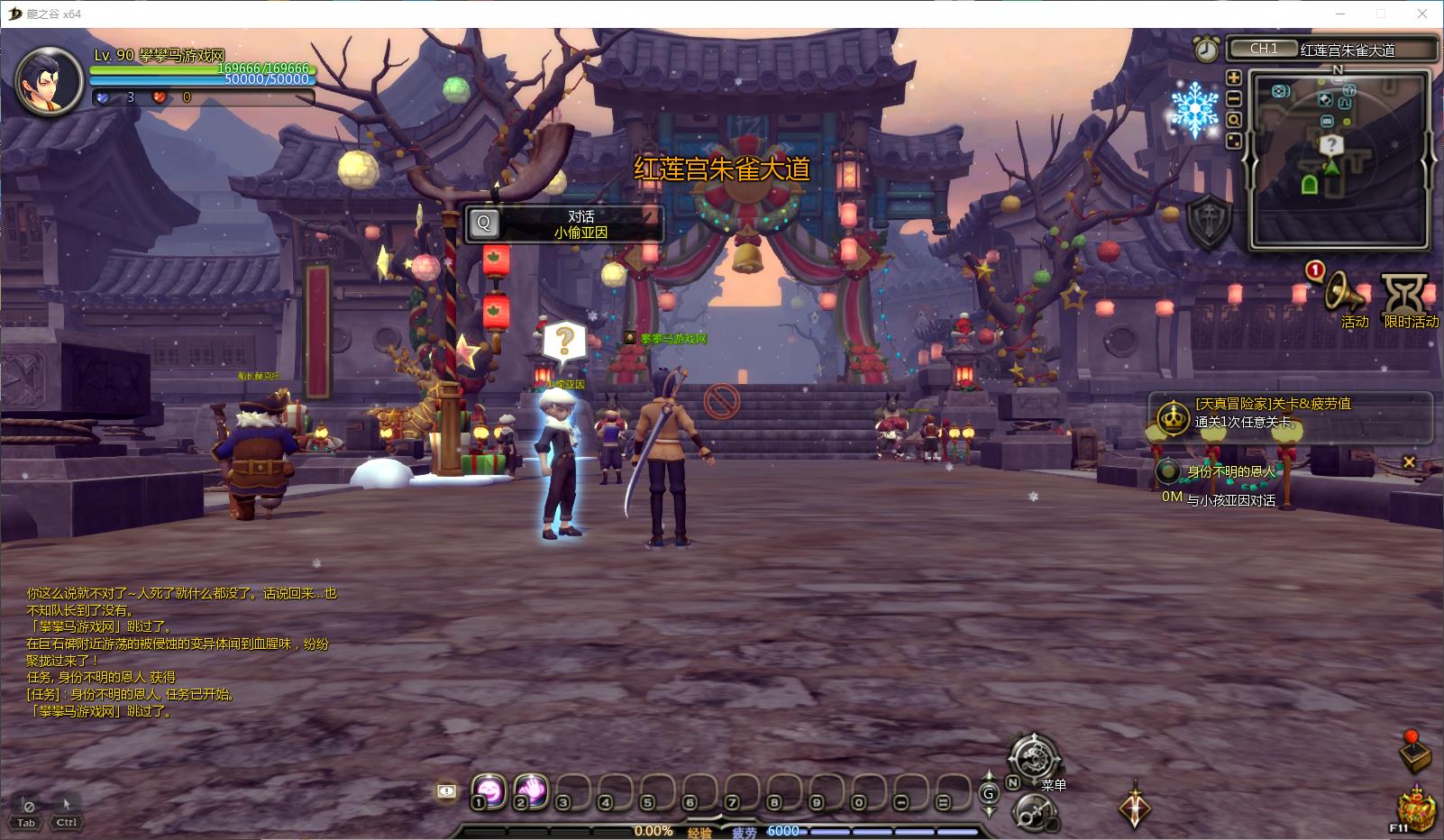
Task: Zoom in the minimap with the plus button
Action: coord(1234,78)
